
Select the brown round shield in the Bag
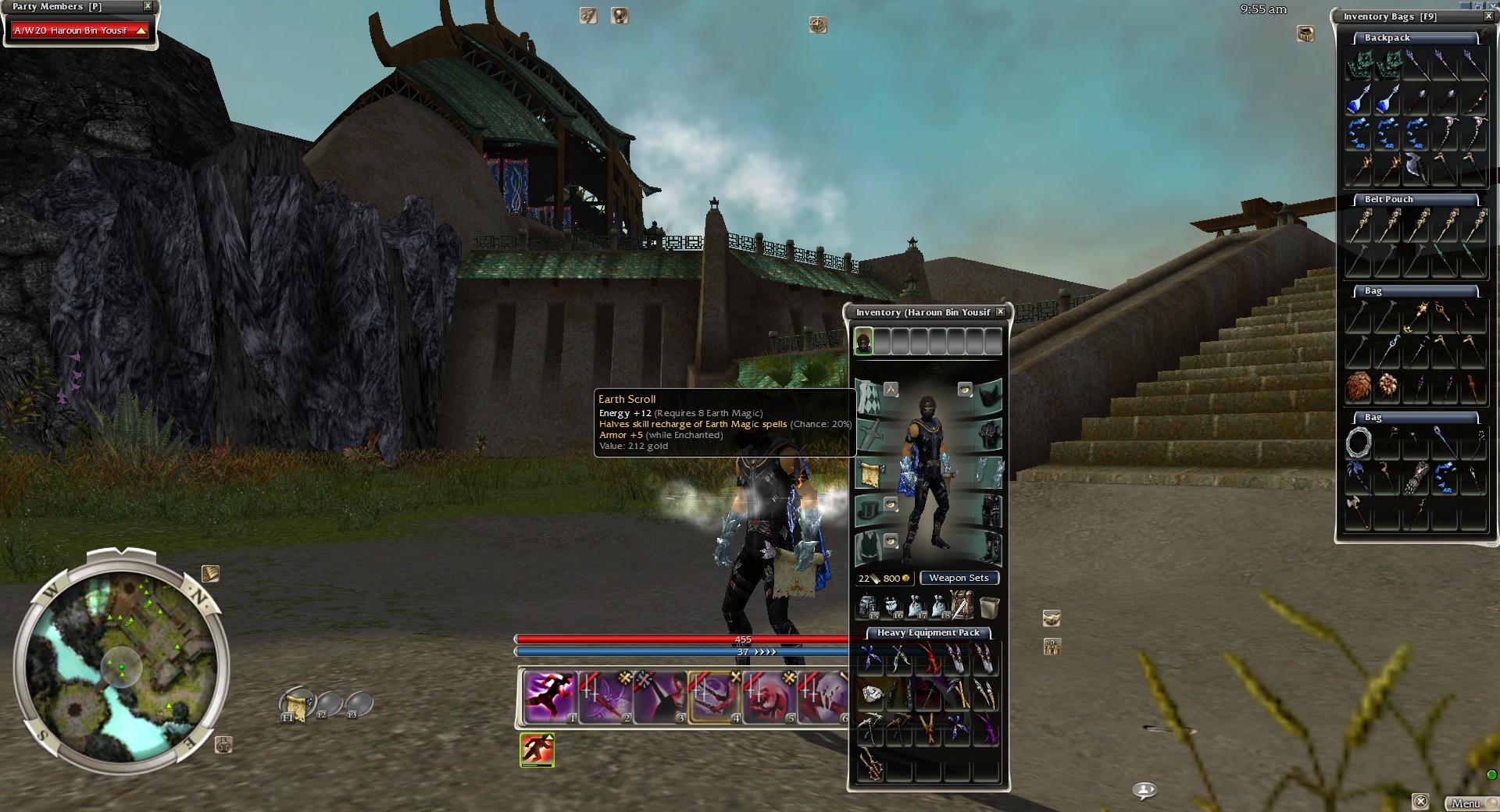(x=1359, y=386)
